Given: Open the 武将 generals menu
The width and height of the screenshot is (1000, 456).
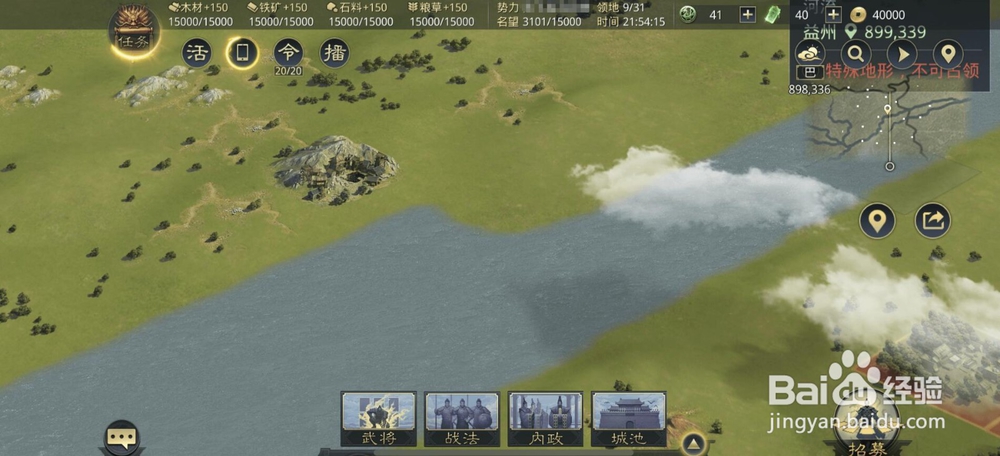Looking at the screenshot, I should tap(379, 418).
